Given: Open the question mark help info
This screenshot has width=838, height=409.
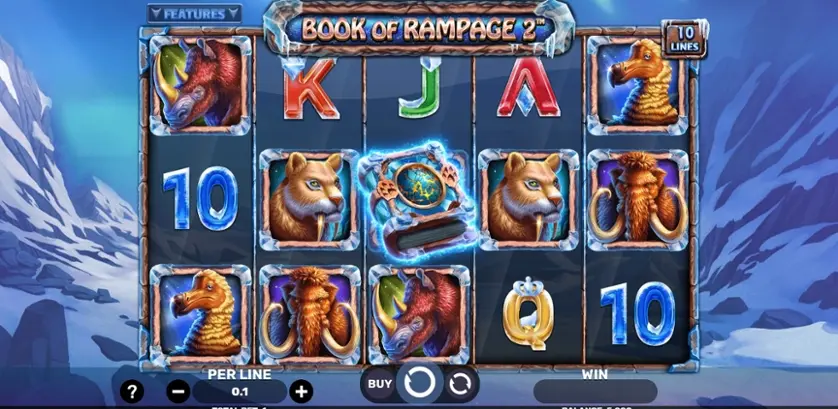Looking at the screenshot, I should (x=130, y=391).
